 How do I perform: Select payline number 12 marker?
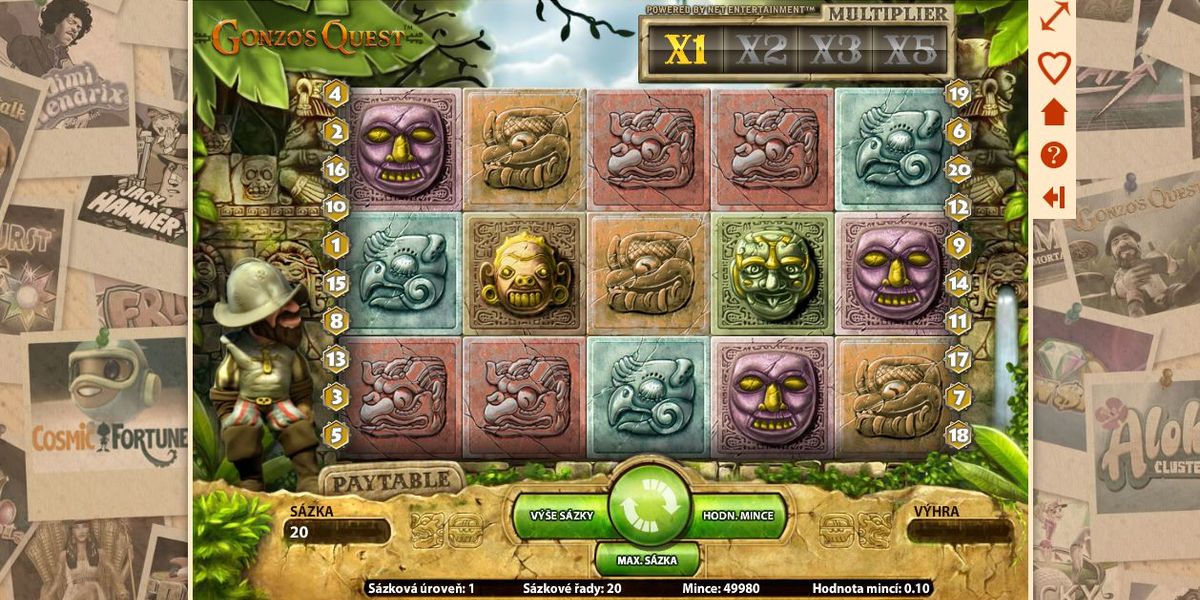point(958,208)
